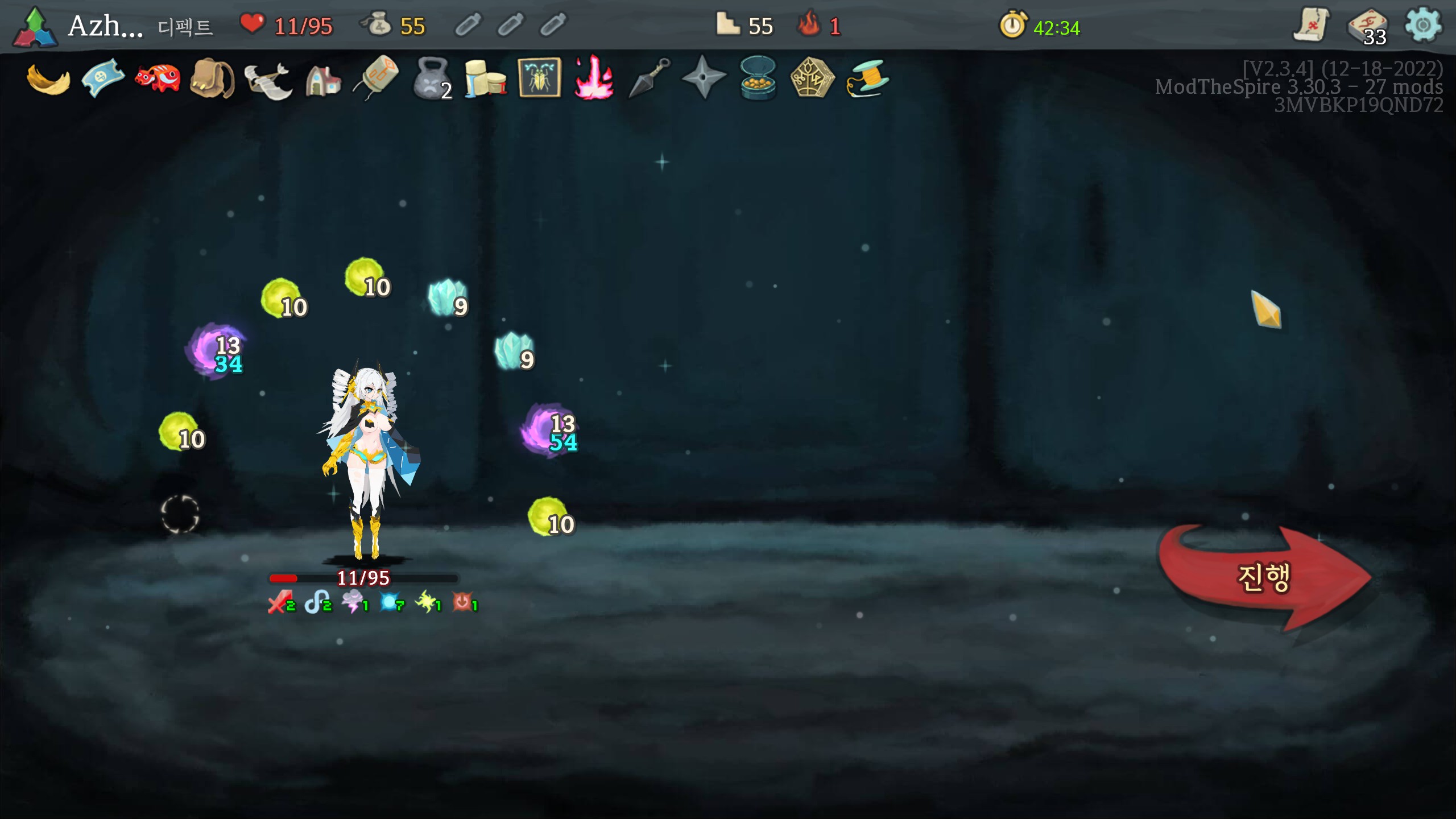Select the golden dodecahedron relic
The width and height of the screenshot is (1456, 819).
(x=812, y=77)
